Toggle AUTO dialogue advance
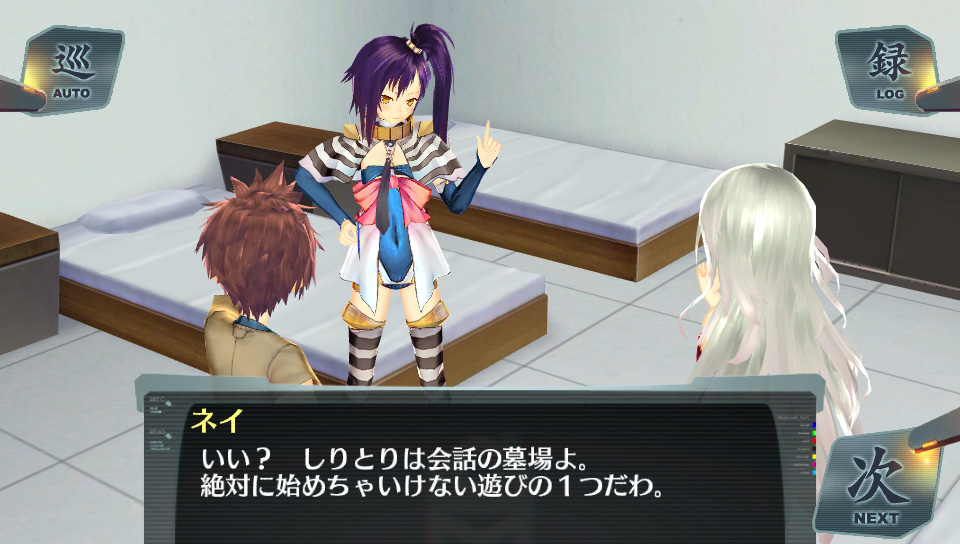The width and height of the screenshot is (960, 544). (72, 70)
